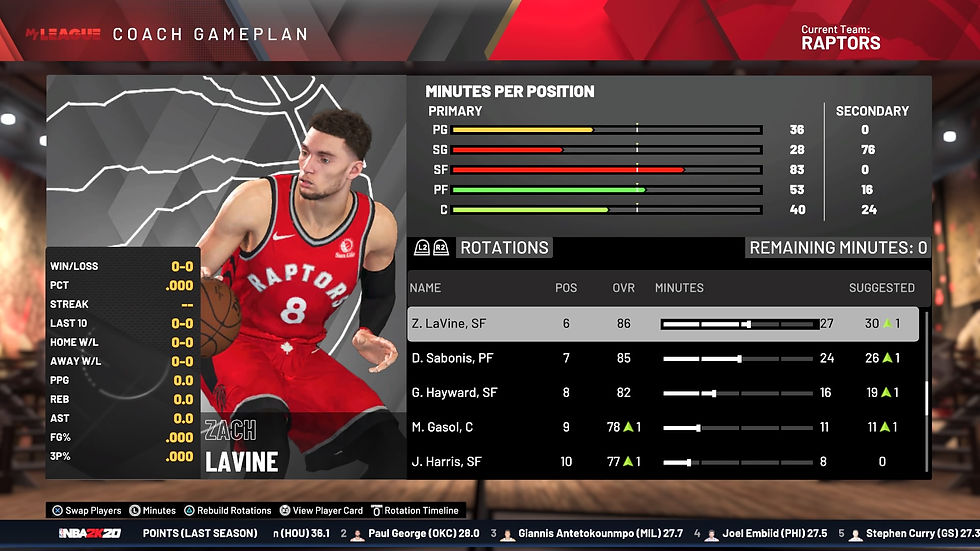Adjust M. Gasol's minutes slider
This screenshot has height=551, width=980.
[x=738, y=427]
